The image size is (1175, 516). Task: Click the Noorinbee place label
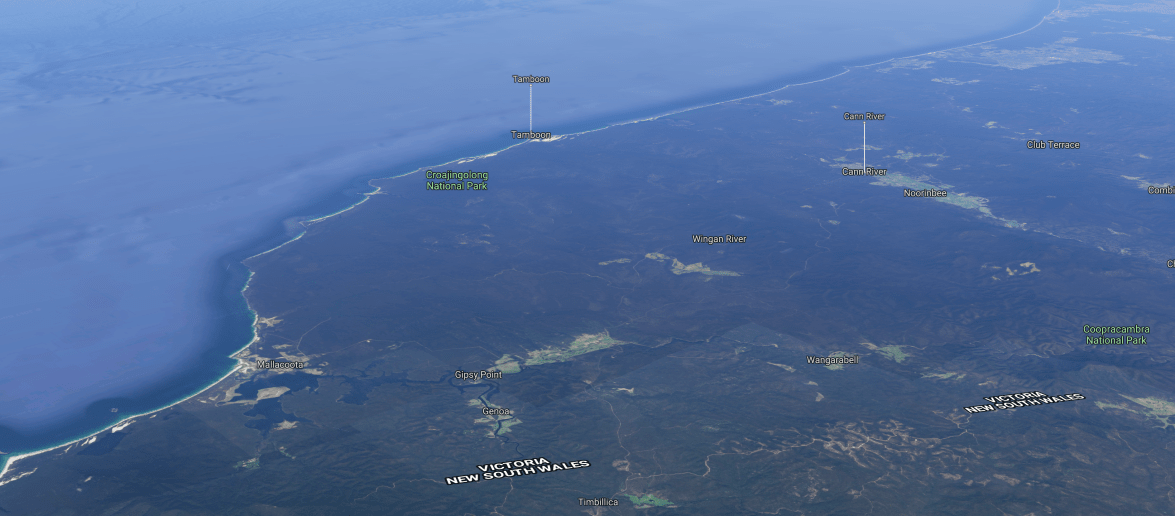925,192
